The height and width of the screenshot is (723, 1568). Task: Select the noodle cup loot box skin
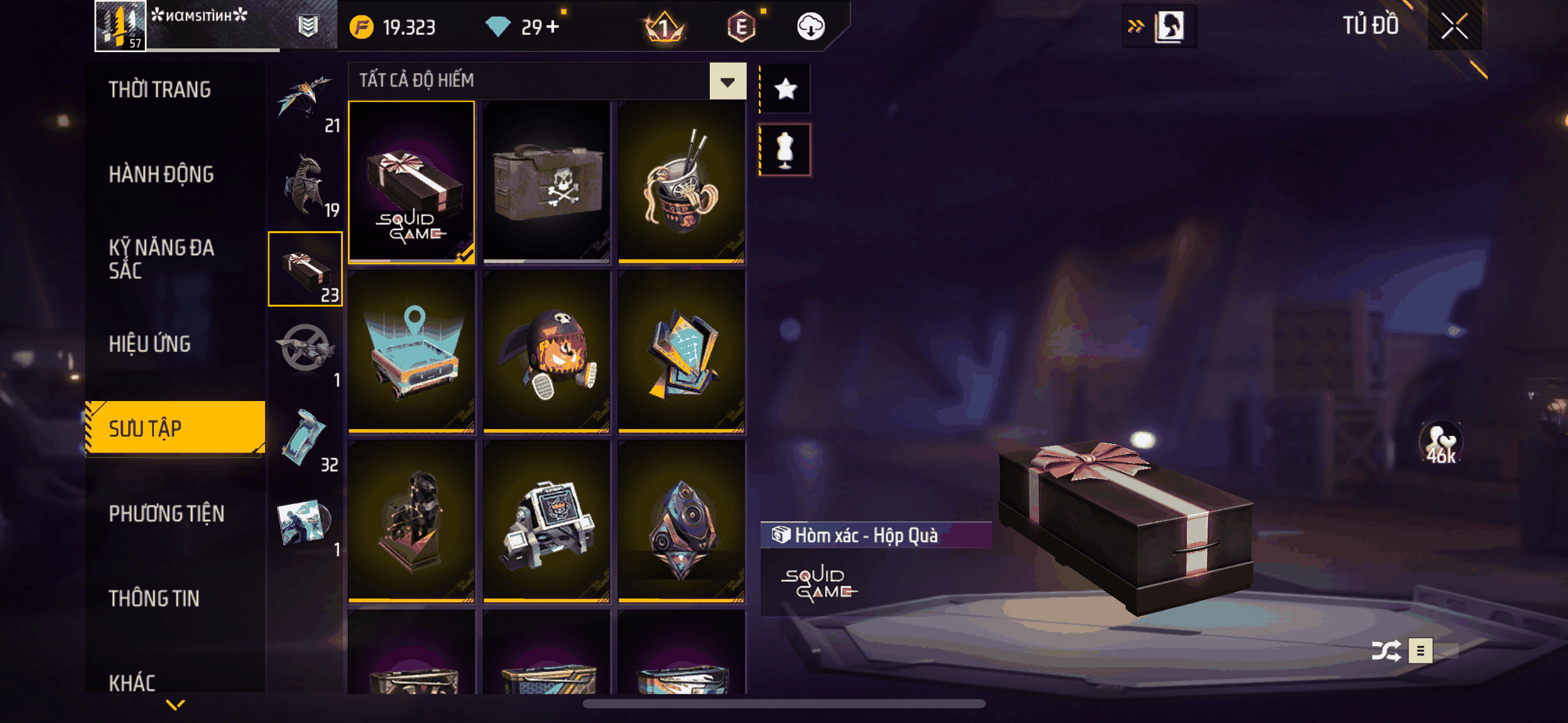682,182
